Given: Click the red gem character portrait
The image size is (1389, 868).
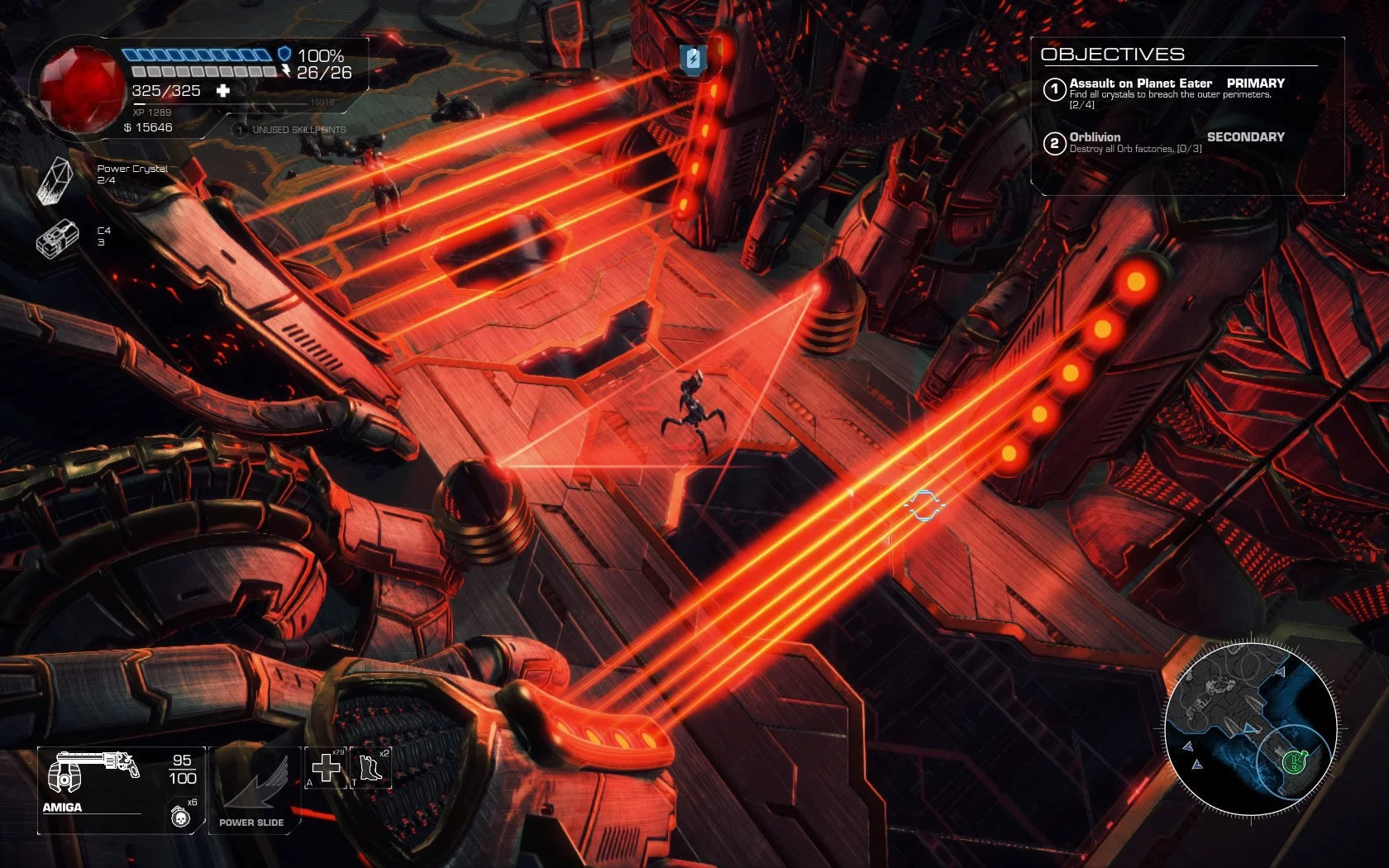Looking at the screenshot, I should point(80,87).
